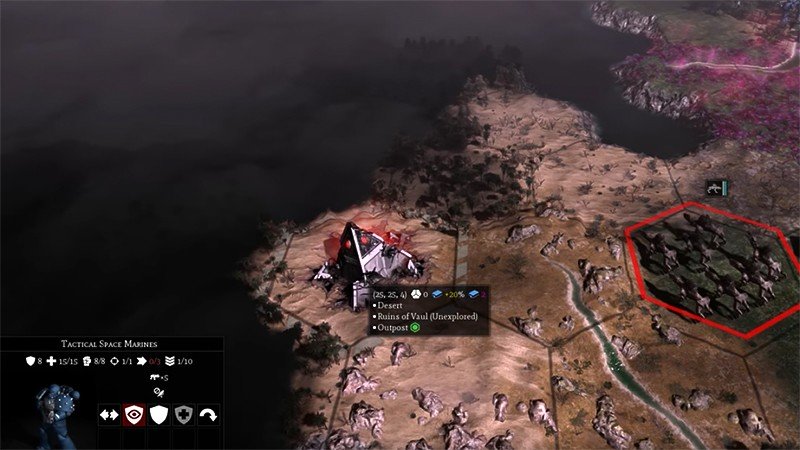
Task: Use the grey shield-with-cross heal ability
Action: pyautogui.click(x=184, y=415)
